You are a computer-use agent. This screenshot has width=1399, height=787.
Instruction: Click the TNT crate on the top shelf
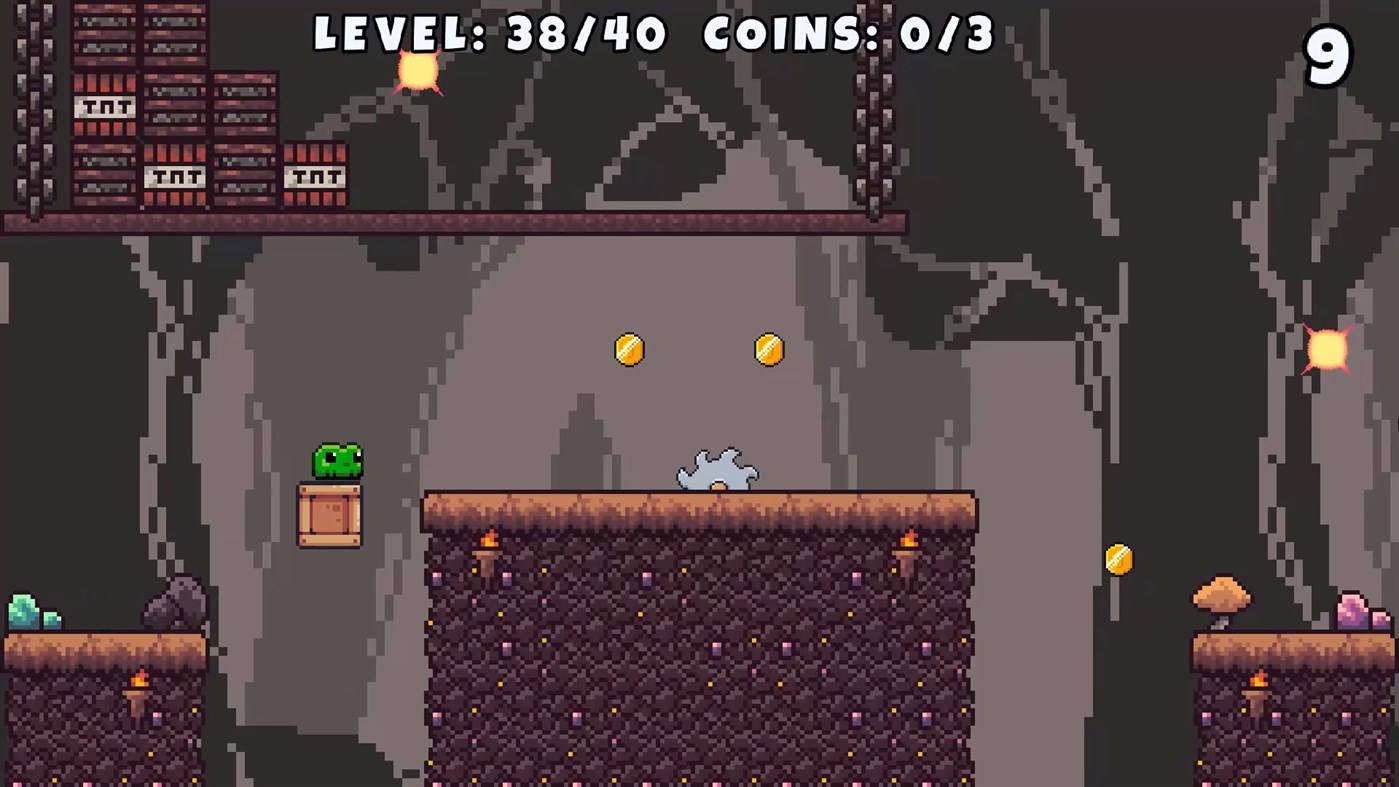pyautogui.click(x=103, y=105)
